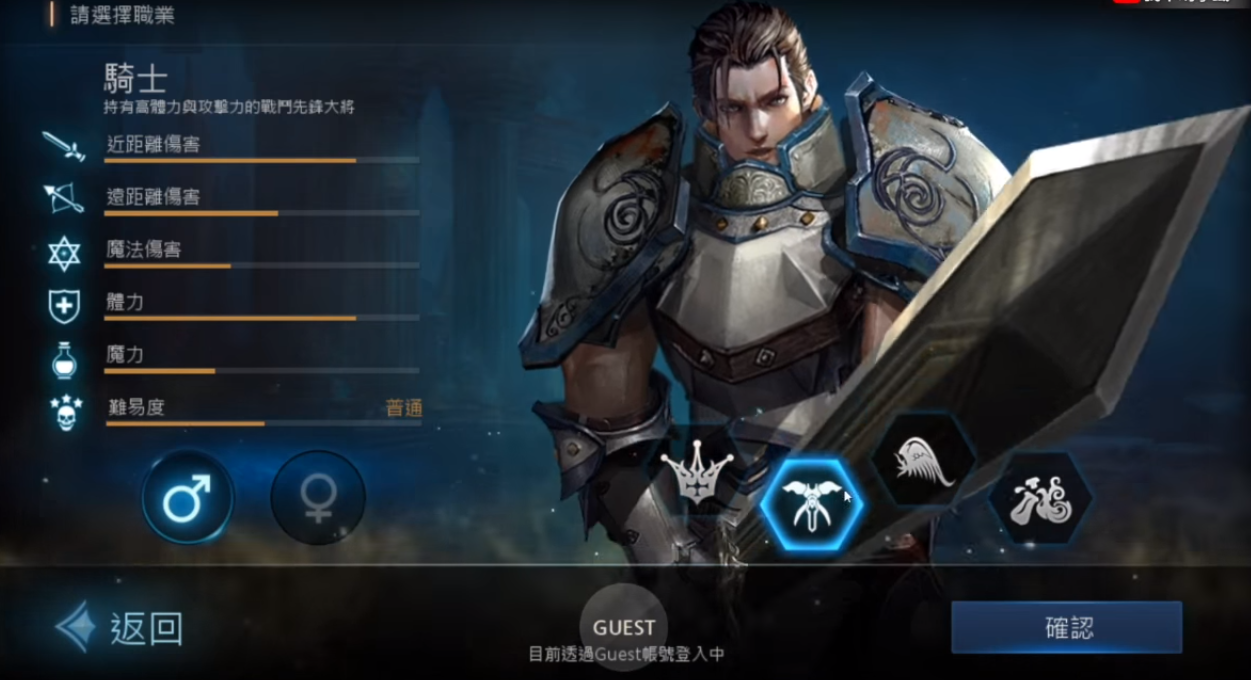Confirm class selection with 確認 button
Image resolution: width=1251 pixels, height=680 pixels.
[x=1066, y=628]
